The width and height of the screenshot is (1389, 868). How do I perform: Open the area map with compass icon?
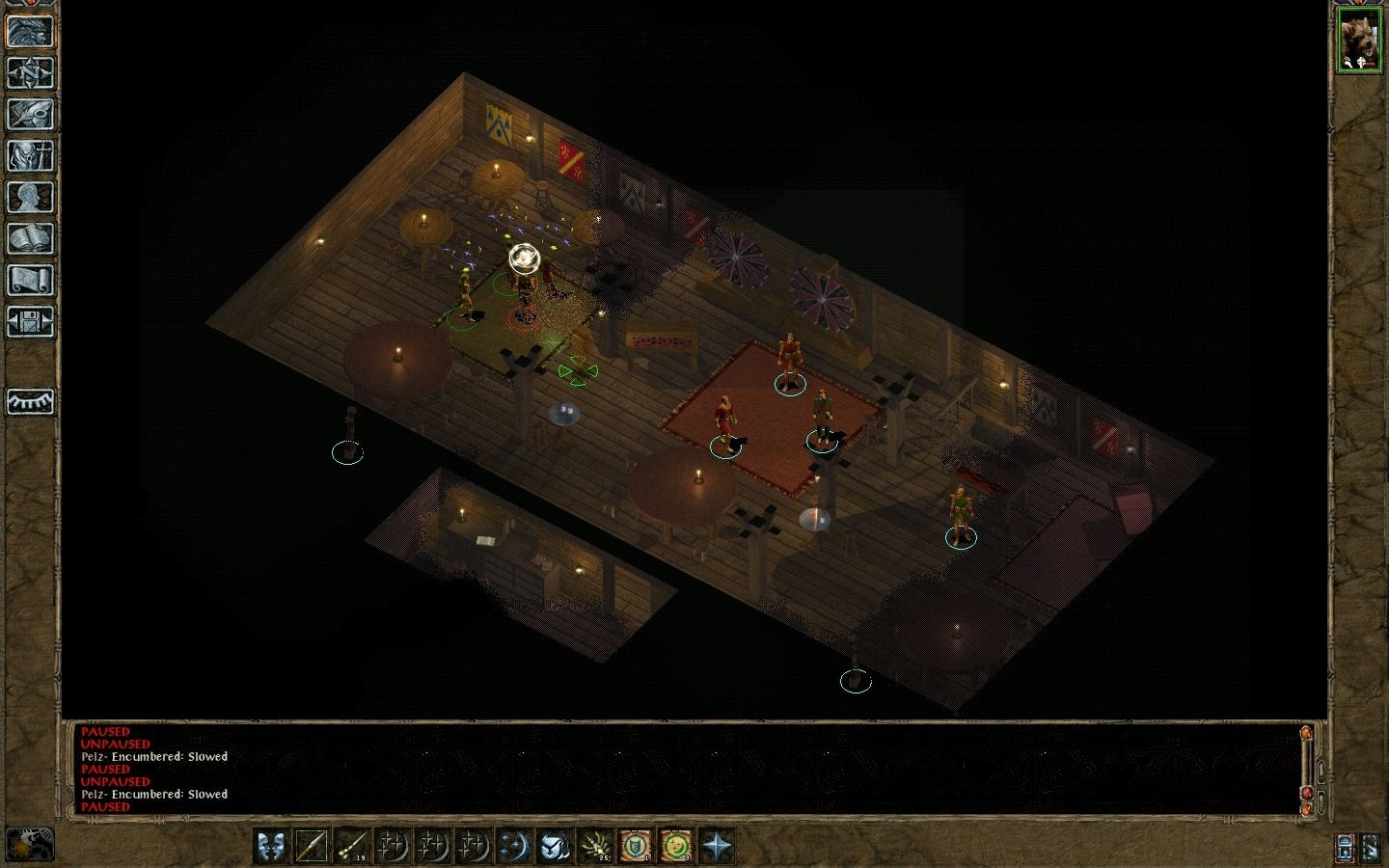click(30, 72)
